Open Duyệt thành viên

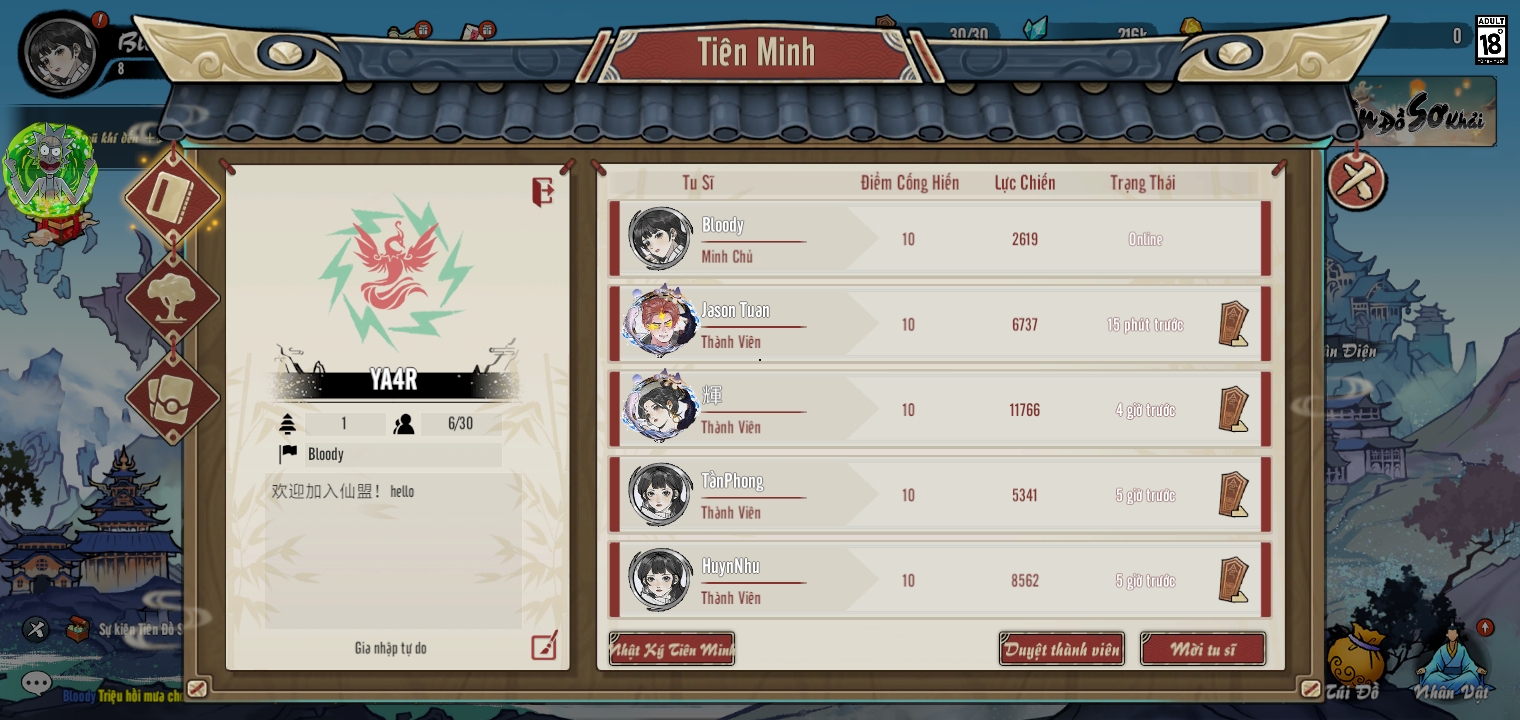tap(1061, 649)
